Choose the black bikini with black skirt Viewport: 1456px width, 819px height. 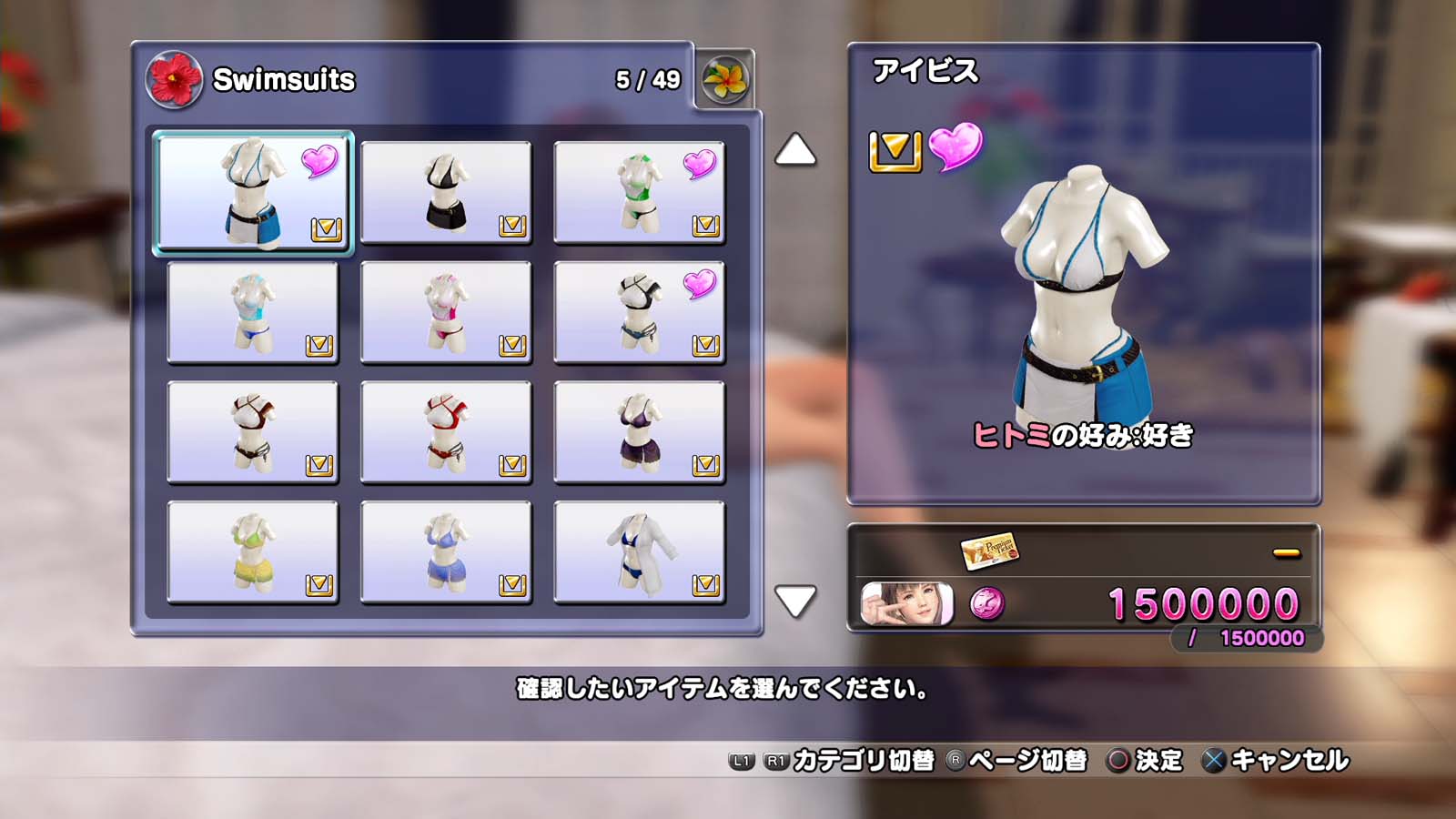coord(446,192)
